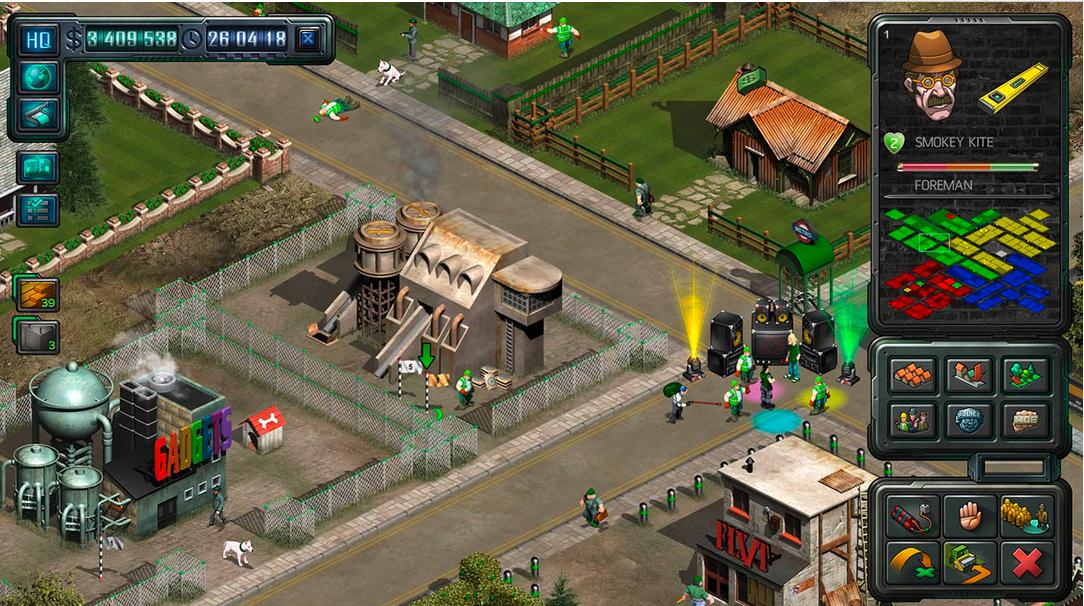
Task: Select the cement block resource with count 3
Action: click(37, 336)
